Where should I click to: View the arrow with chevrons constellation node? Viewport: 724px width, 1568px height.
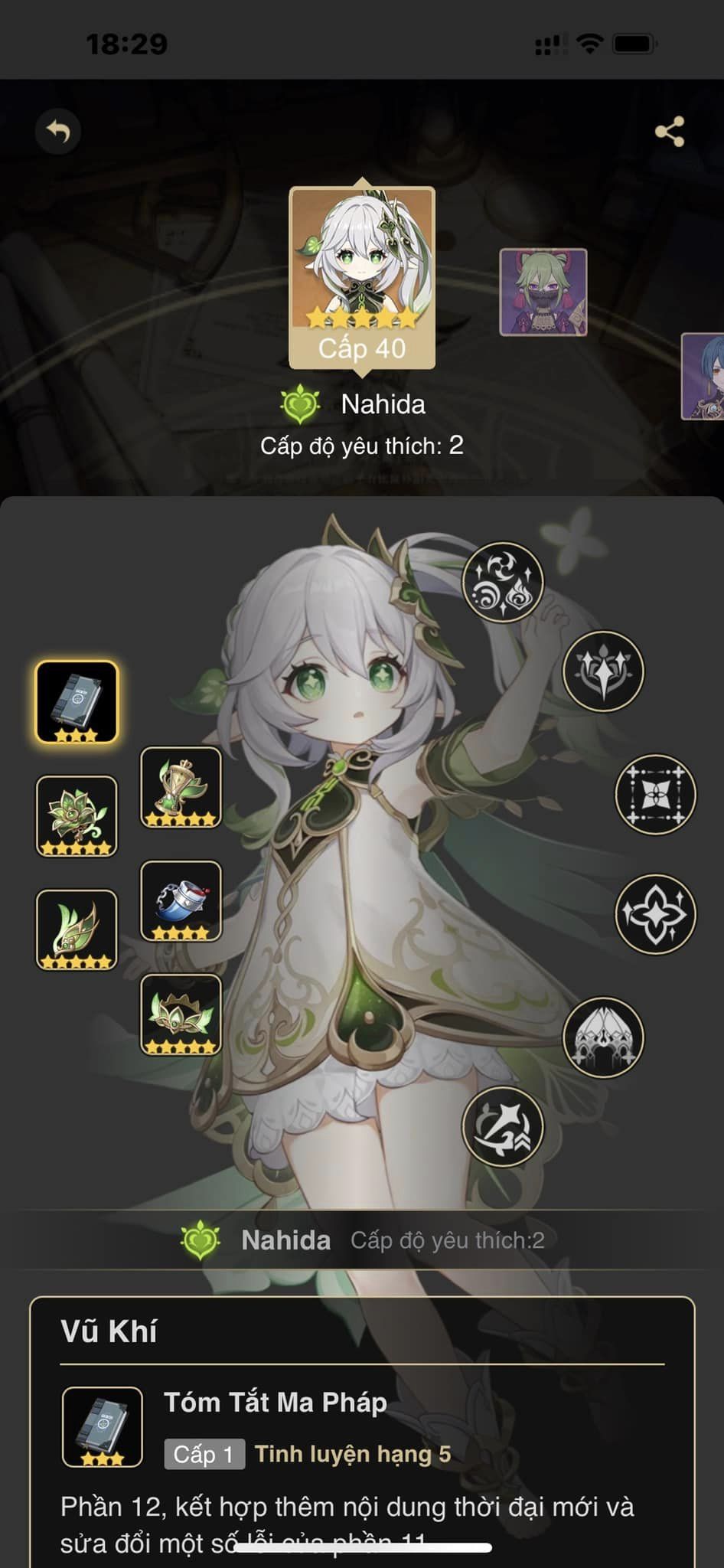(503, 1126)
